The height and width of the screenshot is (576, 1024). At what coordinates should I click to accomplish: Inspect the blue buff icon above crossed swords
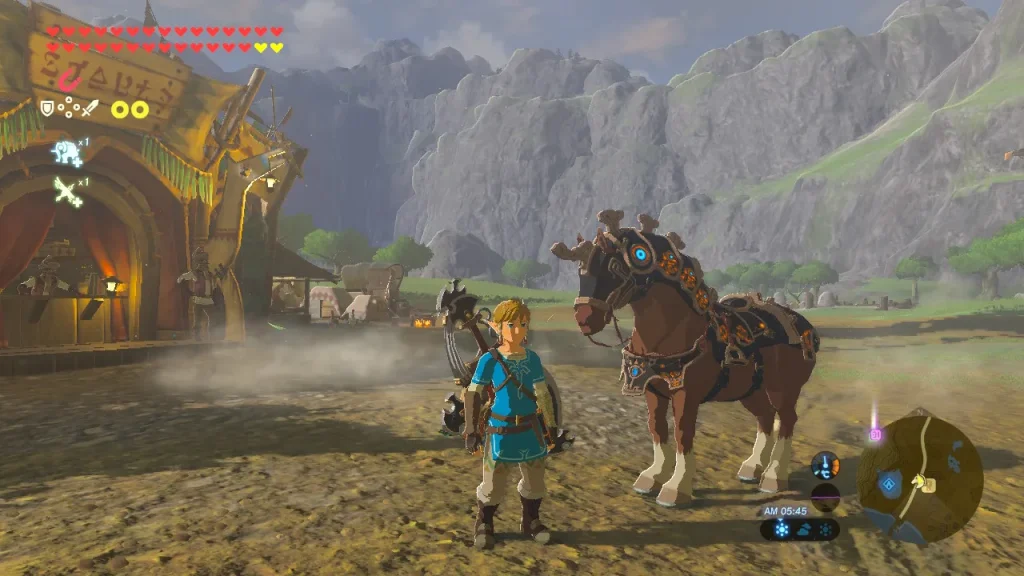tap(67, 152)
